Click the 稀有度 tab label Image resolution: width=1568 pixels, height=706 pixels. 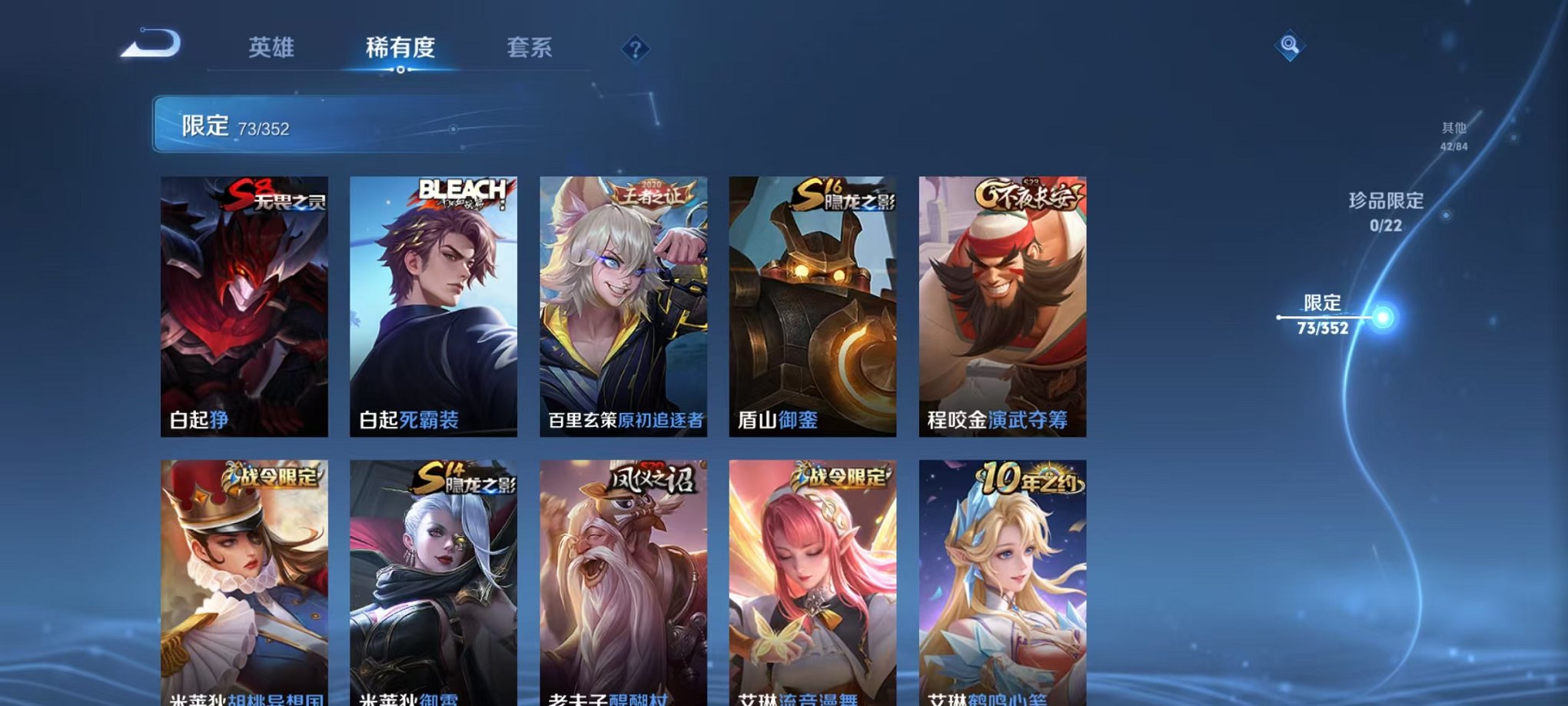(x=400, y=48)
